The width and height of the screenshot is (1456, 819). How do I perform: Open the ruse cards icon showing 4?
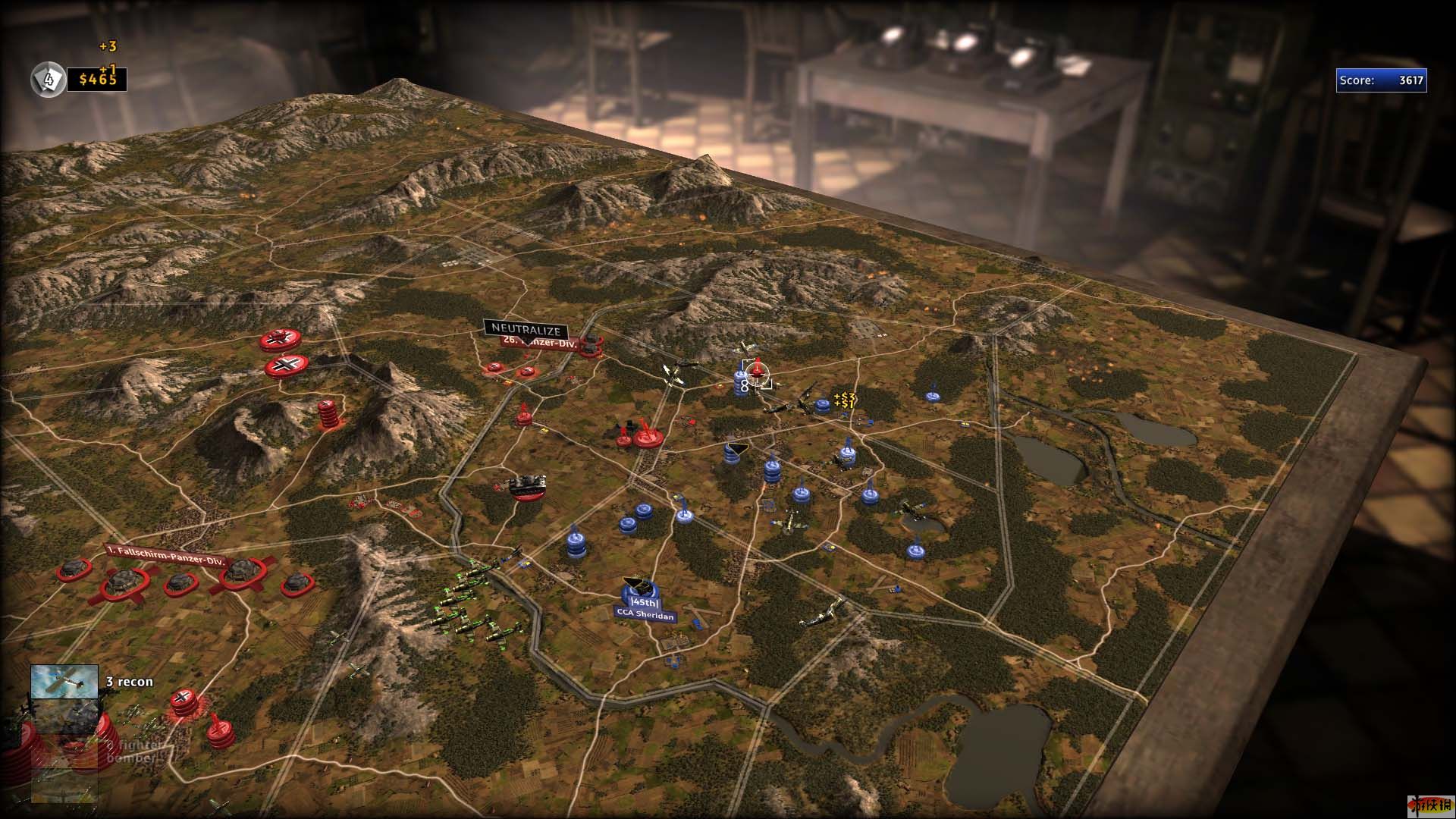pos(48,79)
